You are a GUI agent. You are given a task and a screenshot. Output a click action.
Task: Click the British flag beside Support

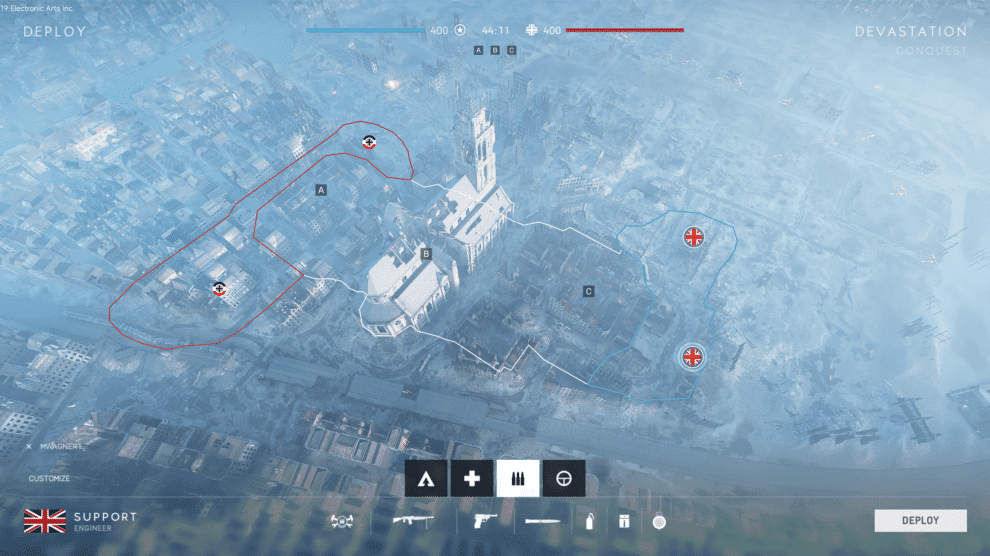(x=44, y=520)
